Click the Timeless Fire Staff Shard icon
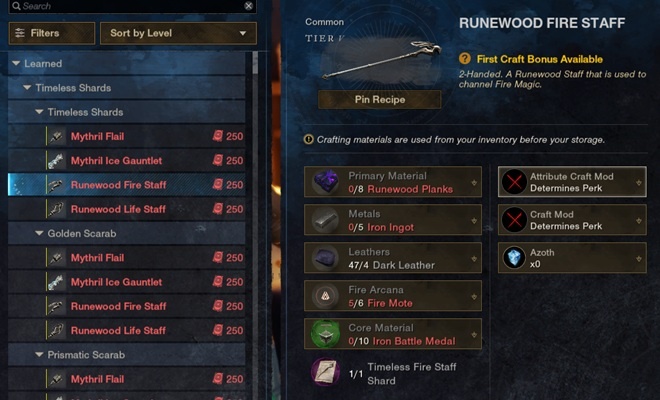The width and height of the screenshot is (660, 400). [325, 373]
